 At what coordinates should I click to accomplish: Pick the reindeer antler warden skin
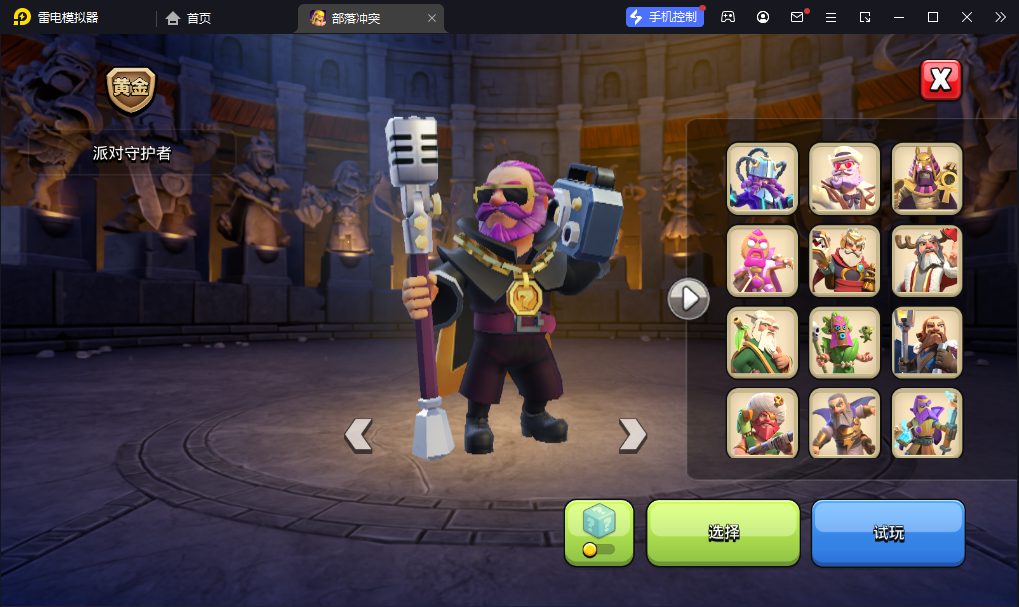[x=926, y=261]
